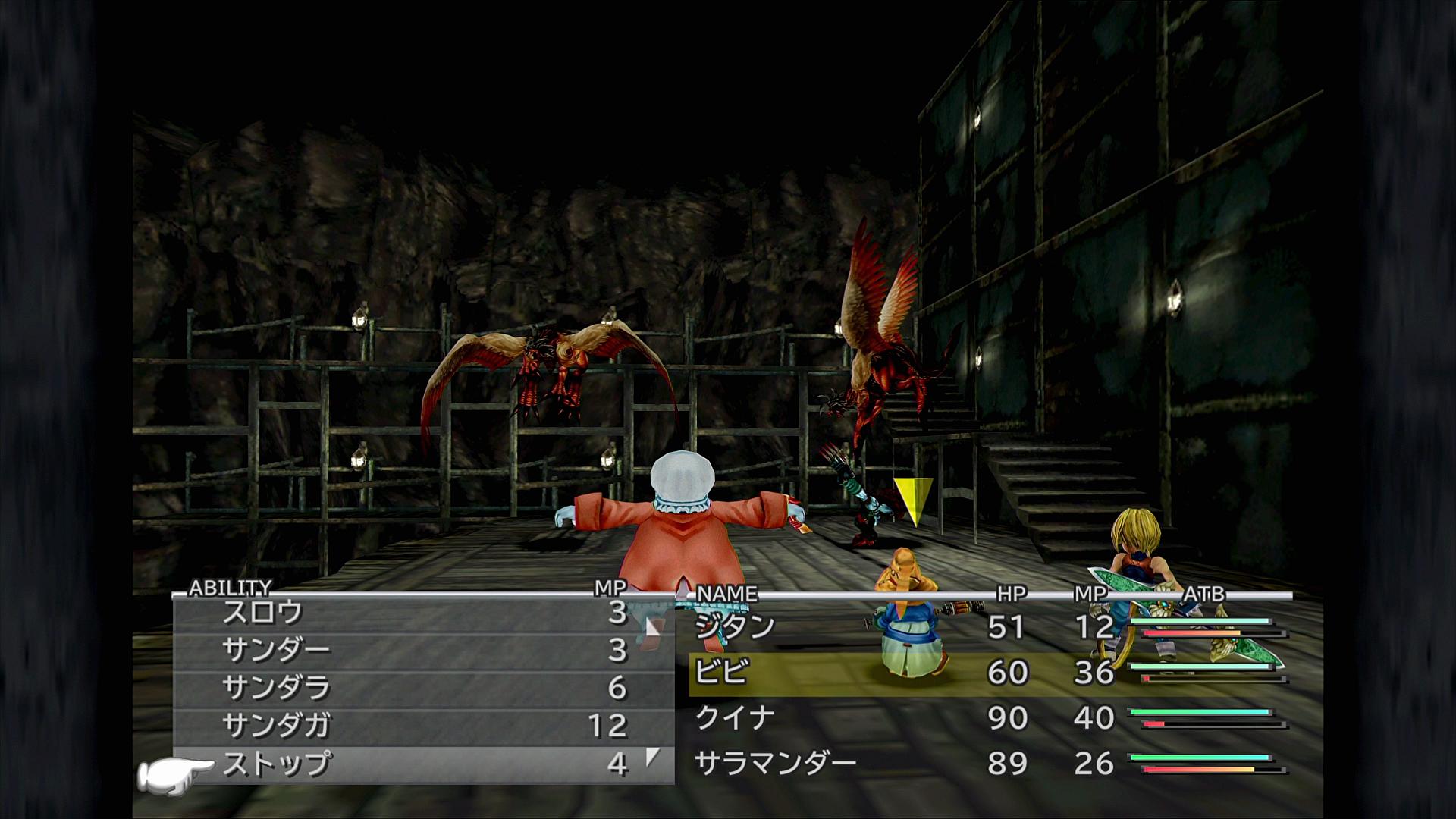Click the ability list down arrow

(652, 757)
